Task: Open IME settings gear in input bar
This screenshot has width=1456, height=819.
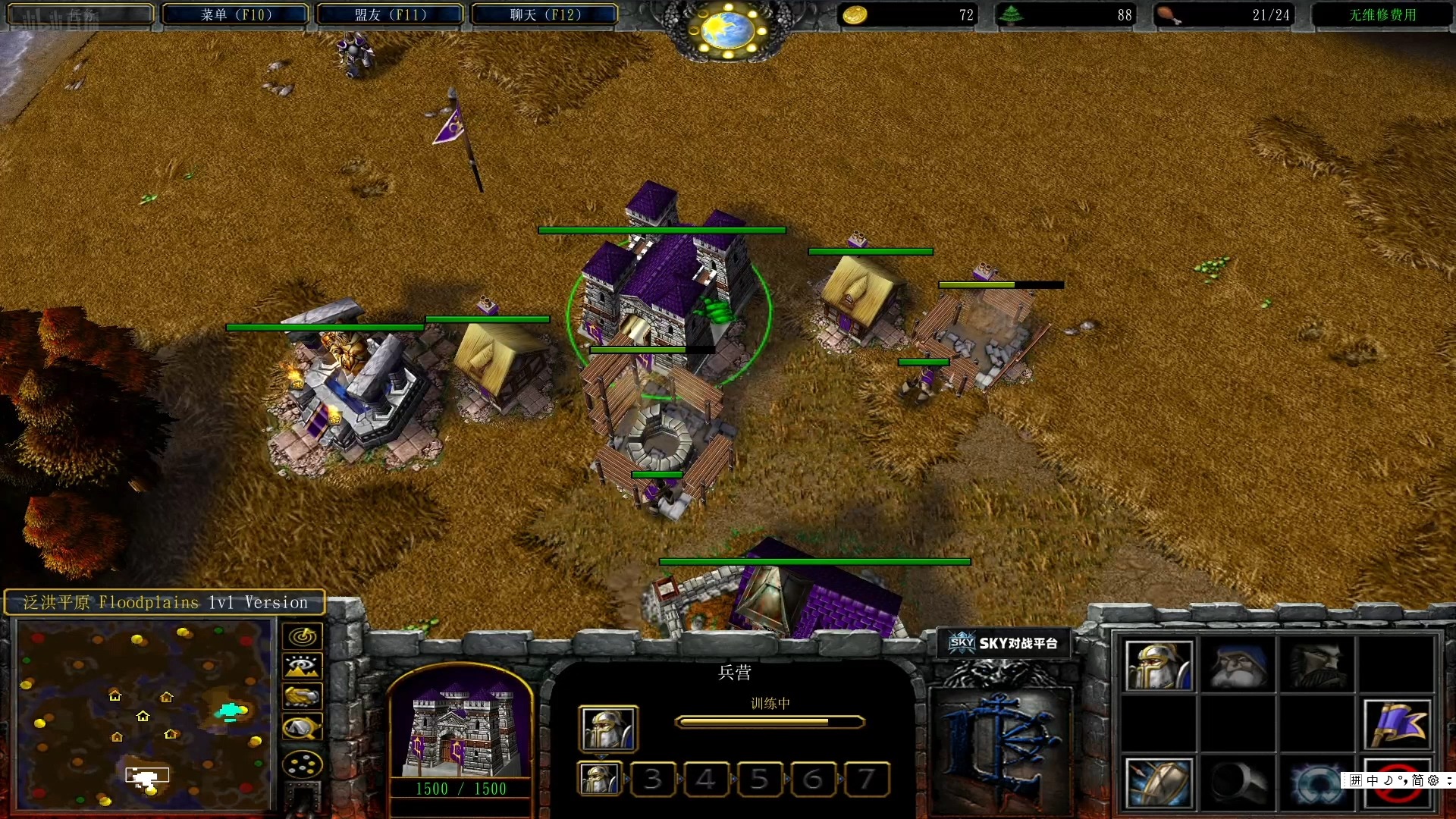Action: click(1433, 780)
